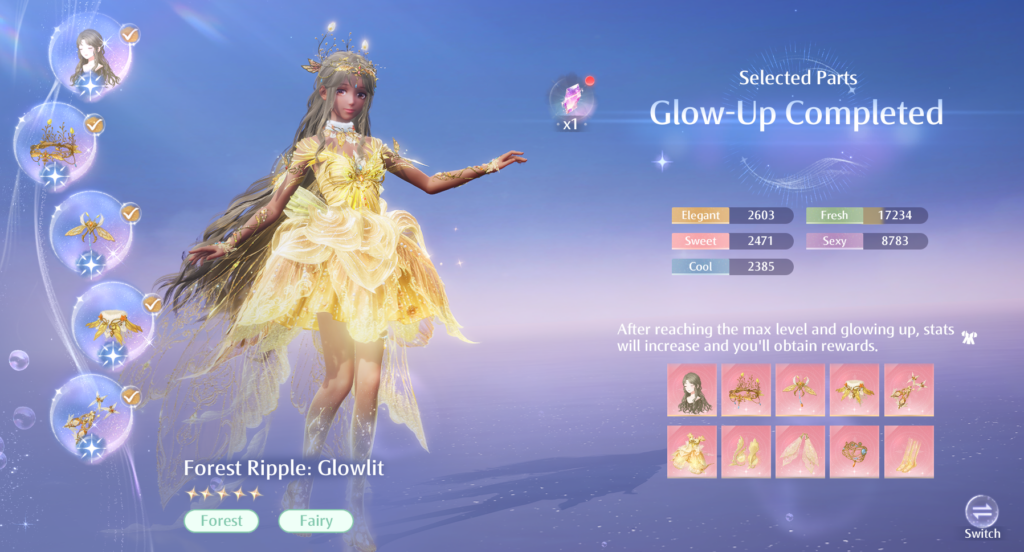View the hair reward tile

click(x=692, y=389)
